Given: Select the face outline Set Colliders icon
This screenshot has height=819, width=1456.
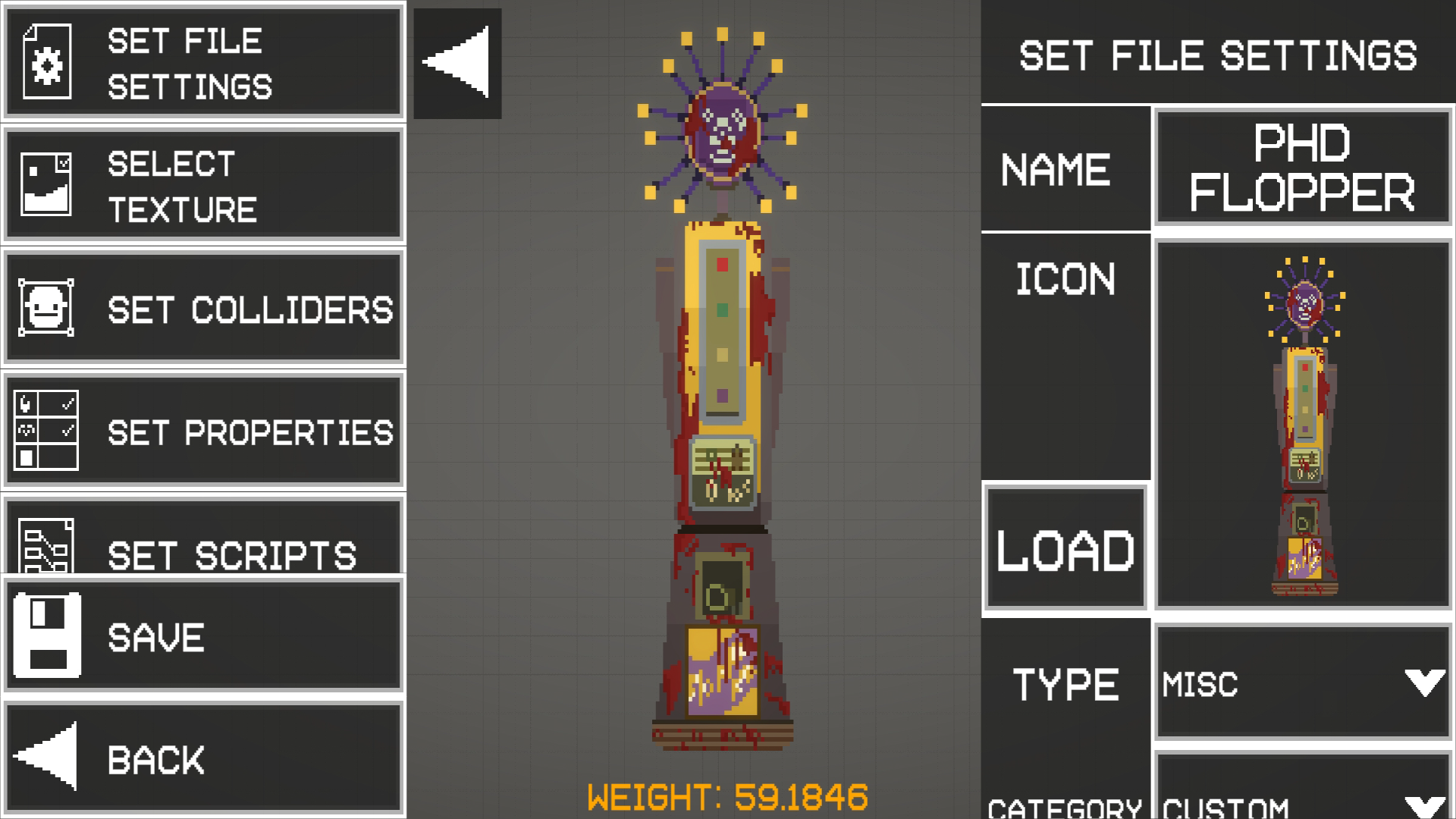Looking at the screenshot, I should pyautogui.click(x=47, y=308).
